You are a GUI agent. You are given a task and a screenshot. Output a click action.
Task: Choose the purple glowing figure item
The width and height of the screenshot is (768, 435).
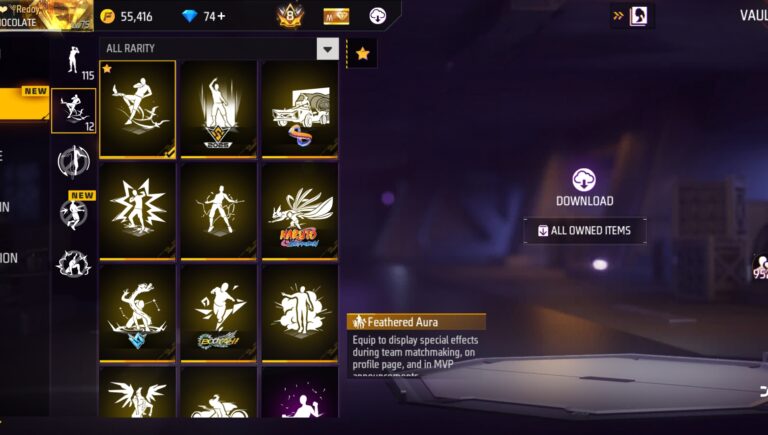[299, 397]
